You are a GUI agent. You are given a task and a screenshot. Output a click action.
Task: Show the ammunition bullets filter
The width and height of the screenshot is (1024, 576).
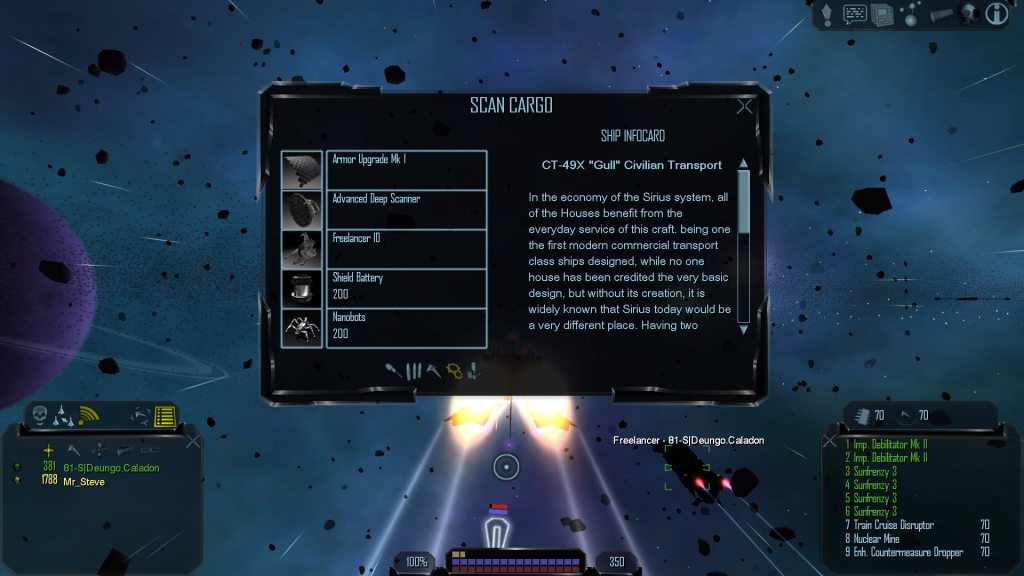pos(412,371)
